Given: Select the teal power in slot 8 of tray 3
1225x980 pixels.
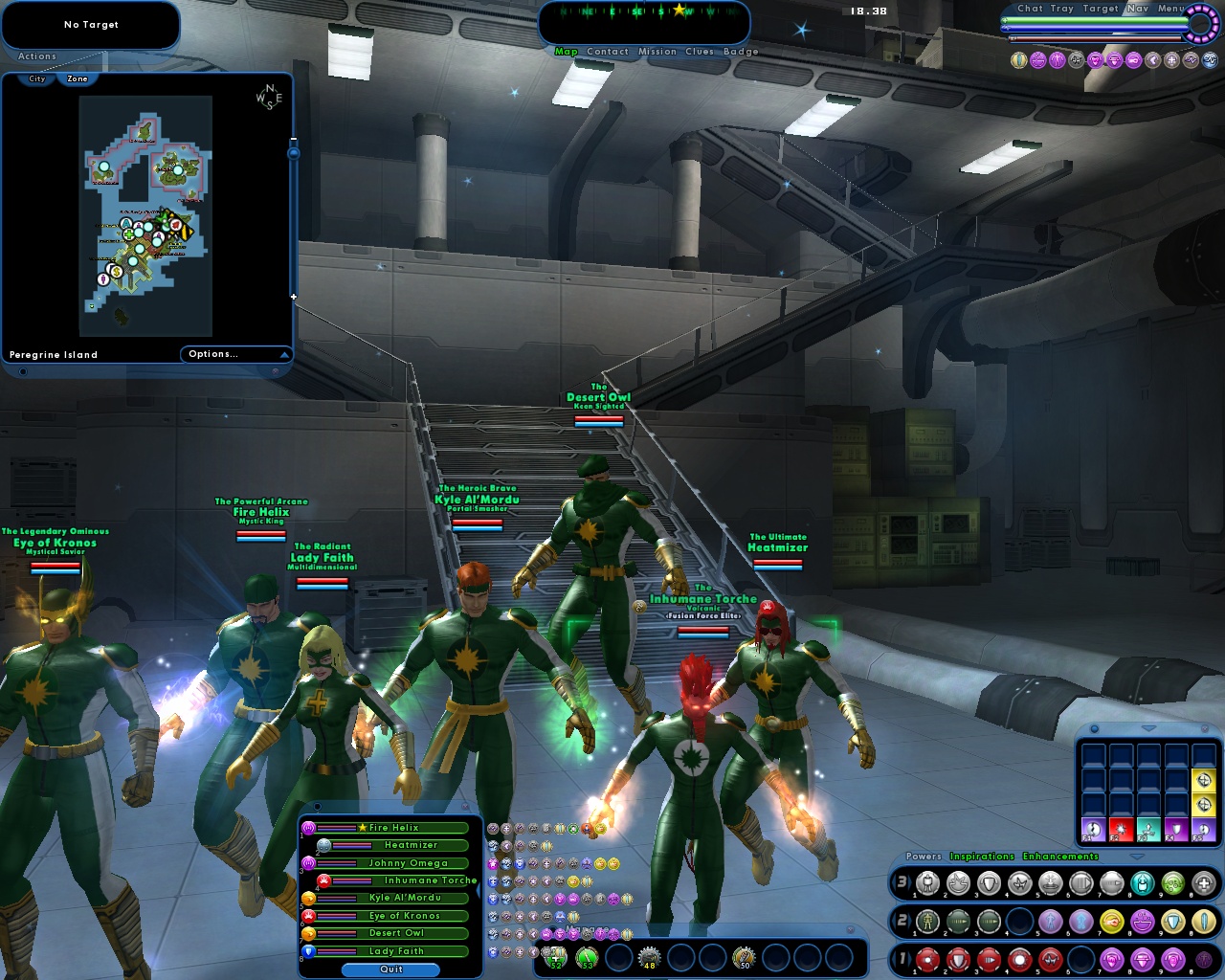Looking at the screenshot, I should pyautogui.click(x=1142, y=882).
